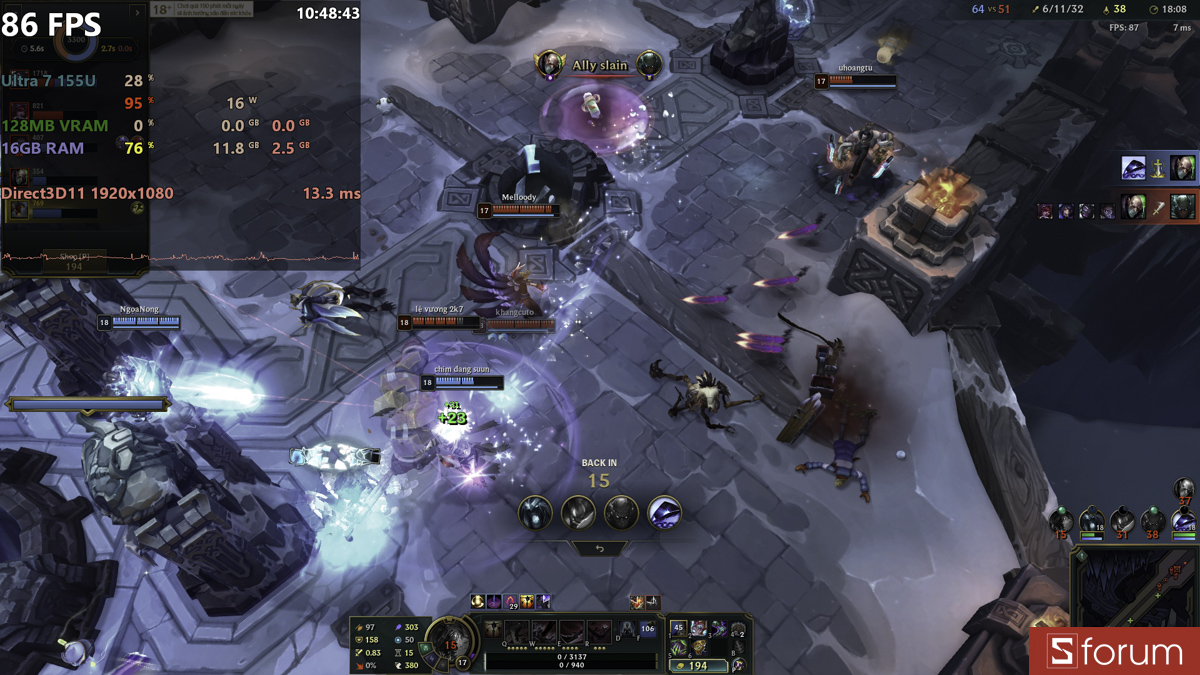This screenshot has width=1200, height=675.
Task: Select the R ultimate ability icon
Action: click(598, 632)
